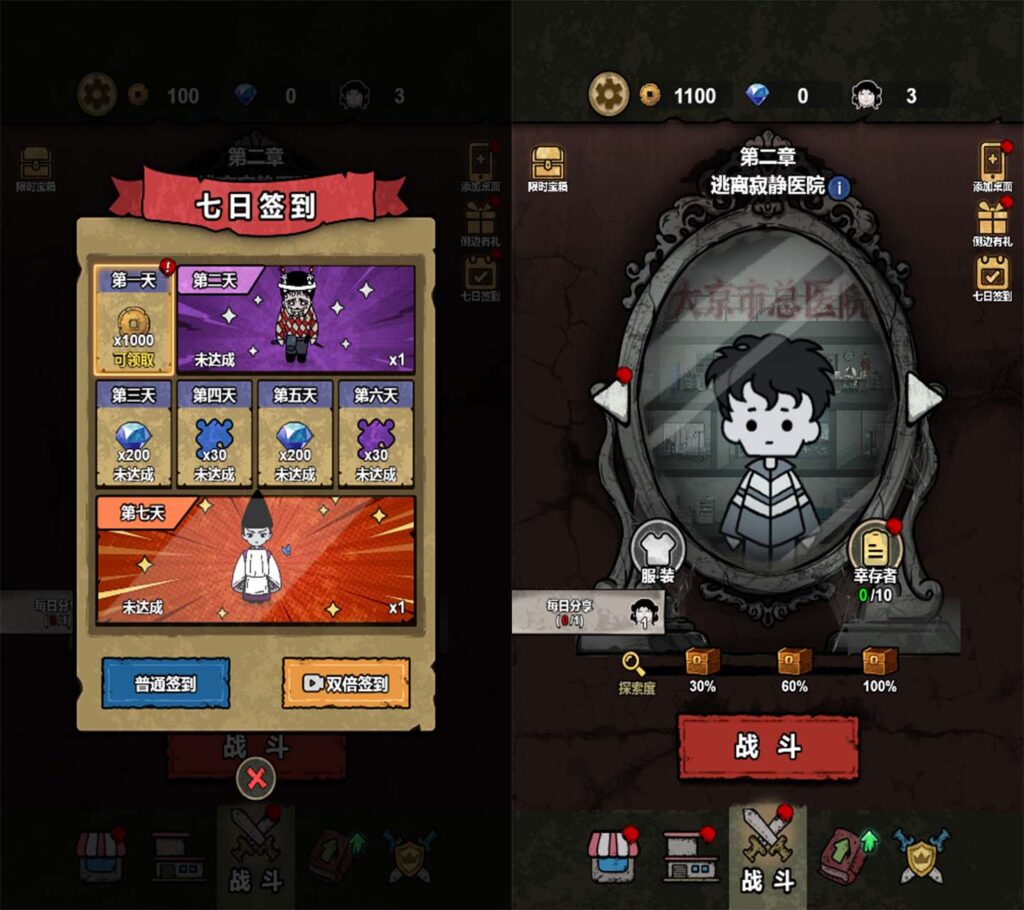1024x910 pixels.
Task: Choose the 双倍签到 double sign-in button
Action: [x=346, y=684]
